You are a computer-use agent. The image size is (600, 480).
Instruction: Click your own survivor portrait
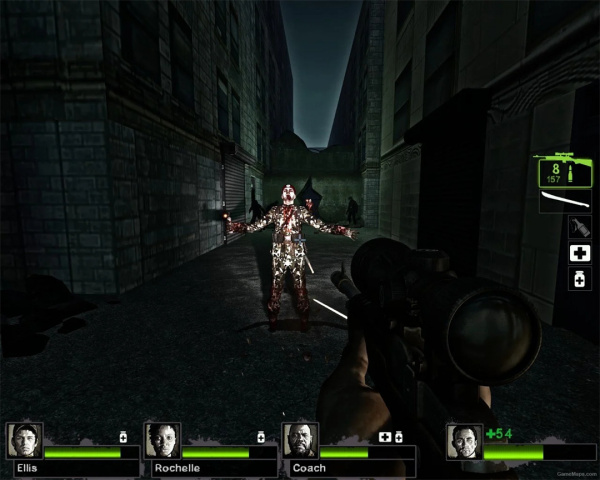click(x=465, y=441)
